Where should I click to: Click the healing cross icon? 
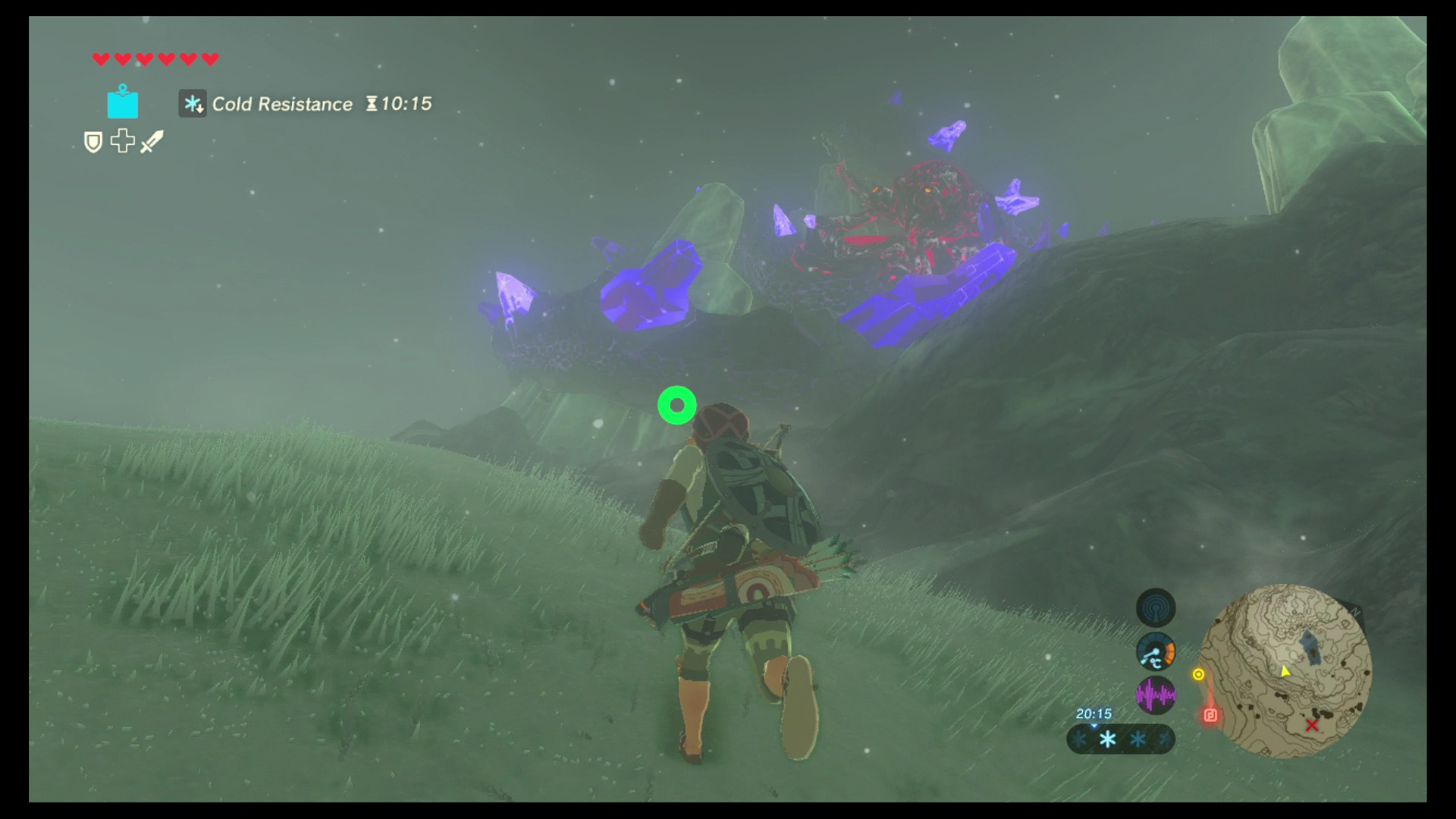123,143
